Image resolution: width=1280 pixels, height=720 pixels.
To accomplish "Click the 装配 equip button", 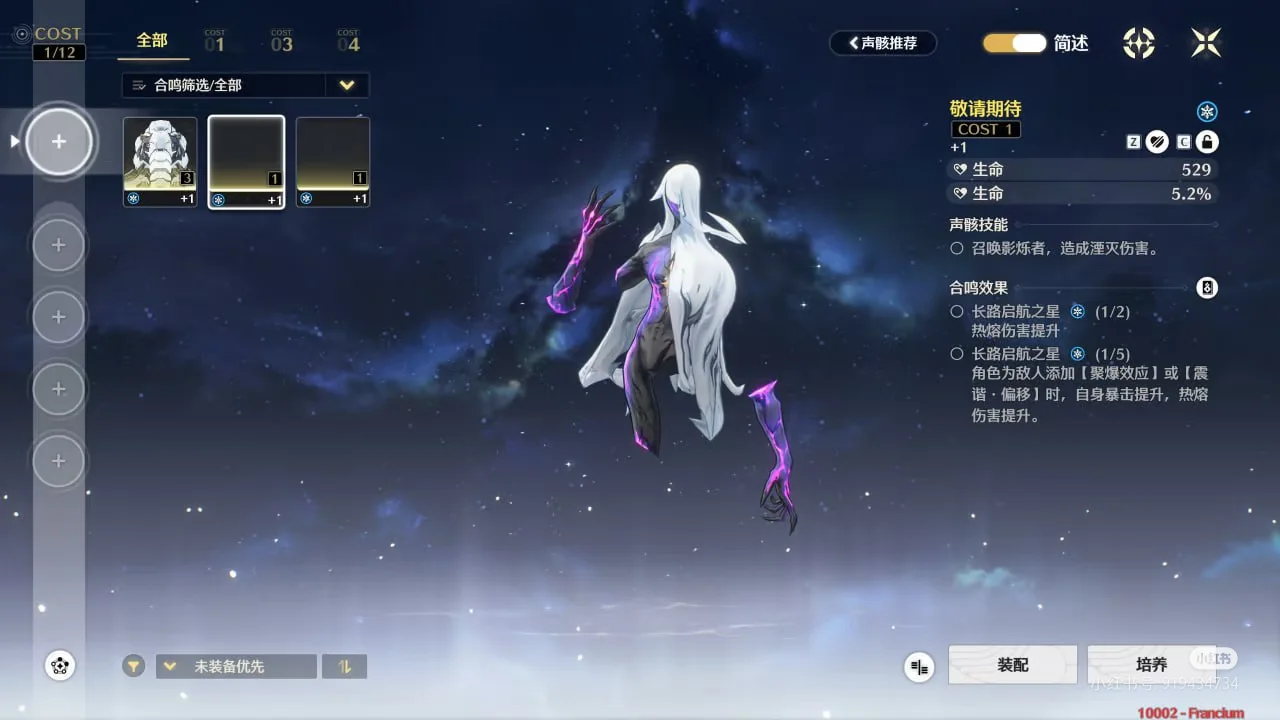I will (1012, 665).
